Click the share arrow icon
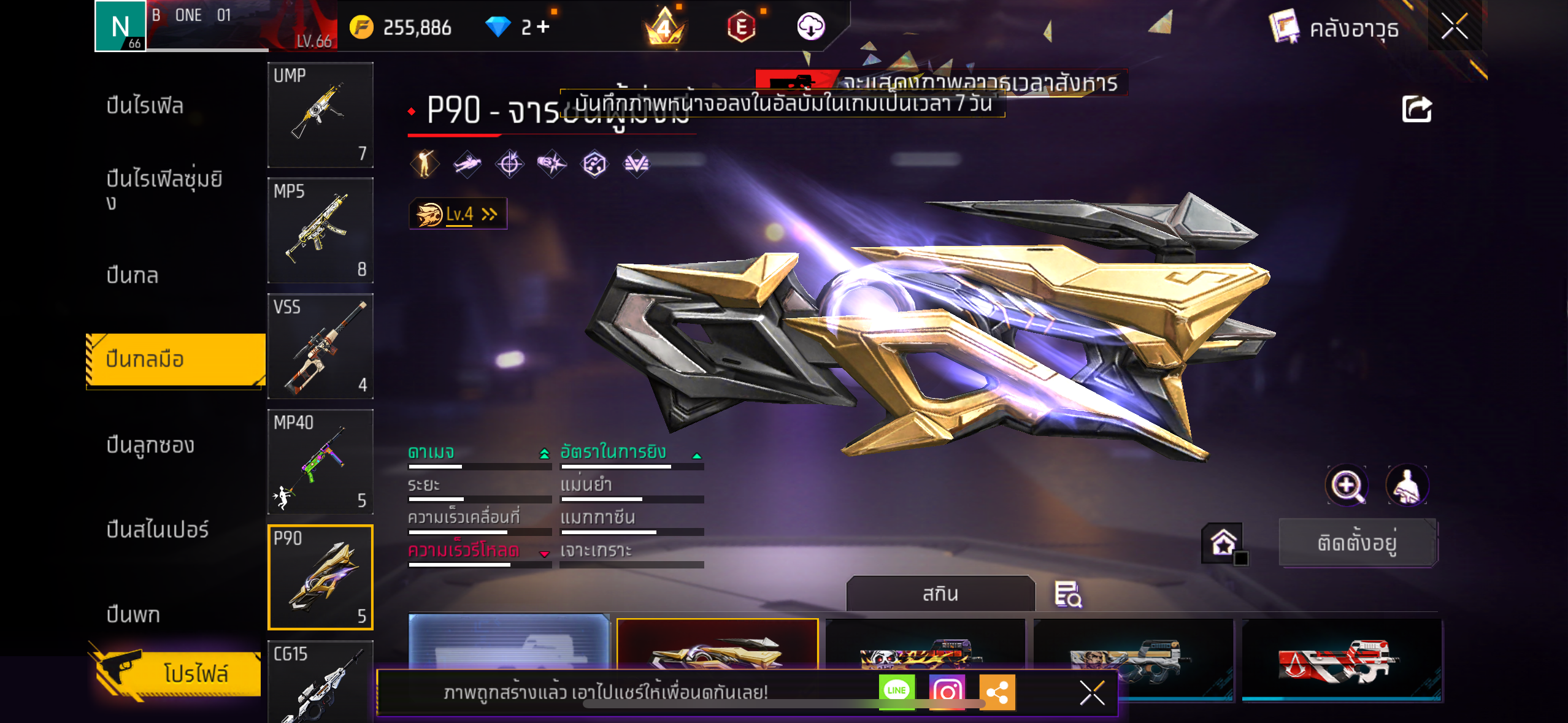 point(1416,110)
